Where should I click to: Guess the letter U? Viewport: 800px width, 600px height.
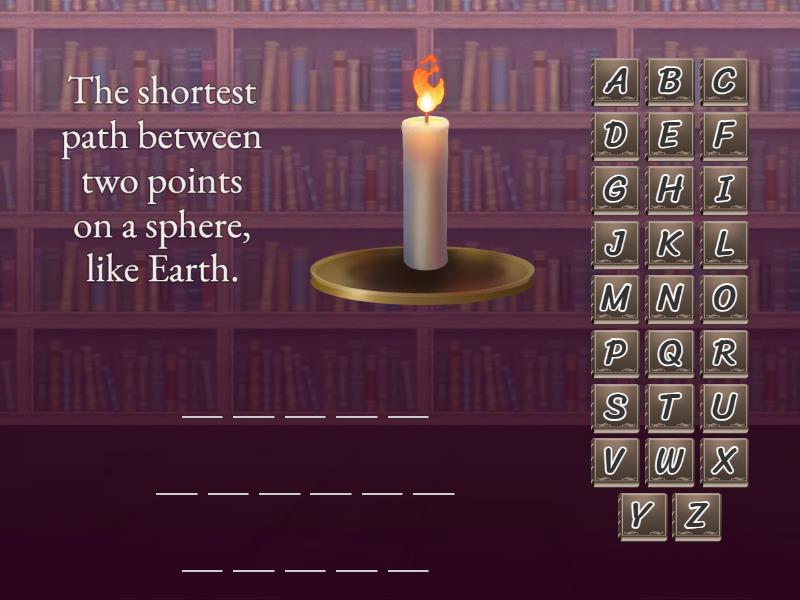(724, 407)
